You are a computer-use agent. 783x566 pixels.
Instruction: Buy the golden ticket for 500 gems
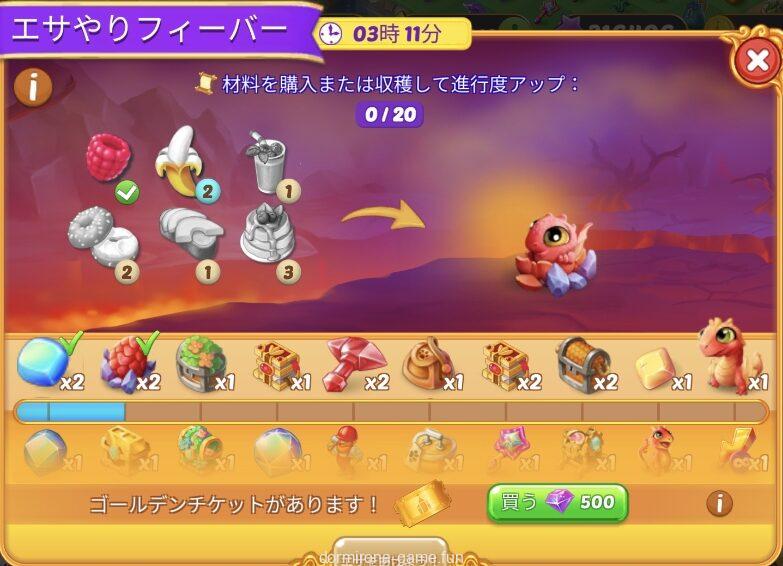557,503
